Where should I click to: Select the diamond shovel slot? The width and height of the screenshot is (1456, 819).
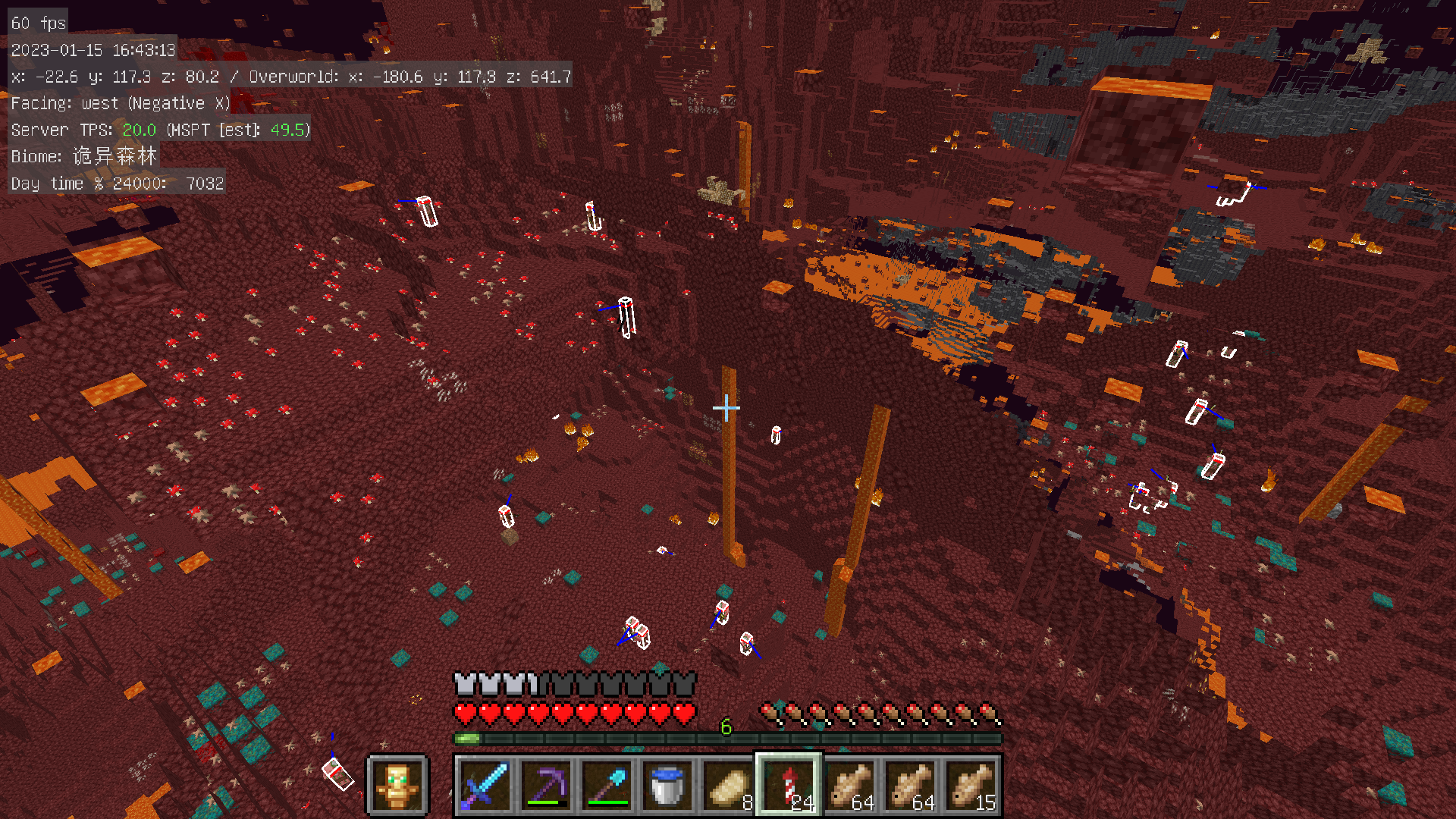(x=607, y=786)
